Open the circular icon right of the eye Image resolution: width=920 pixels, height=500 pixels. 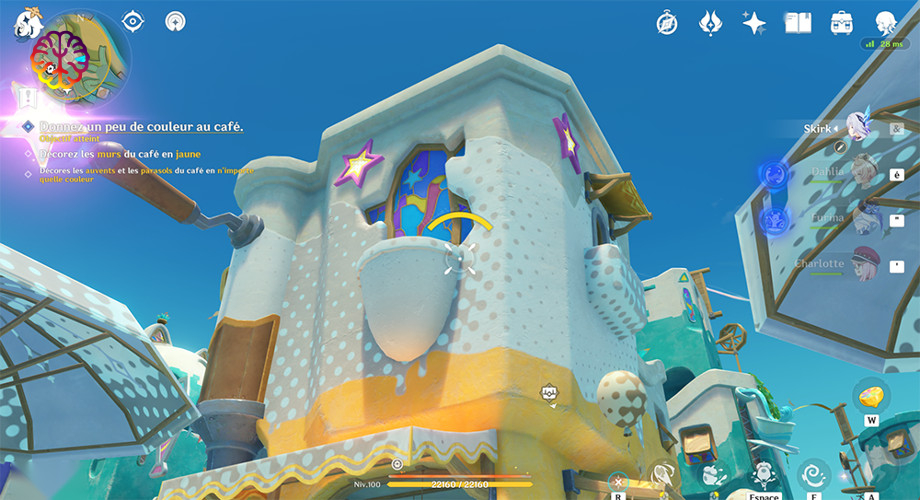coord(176,21)
